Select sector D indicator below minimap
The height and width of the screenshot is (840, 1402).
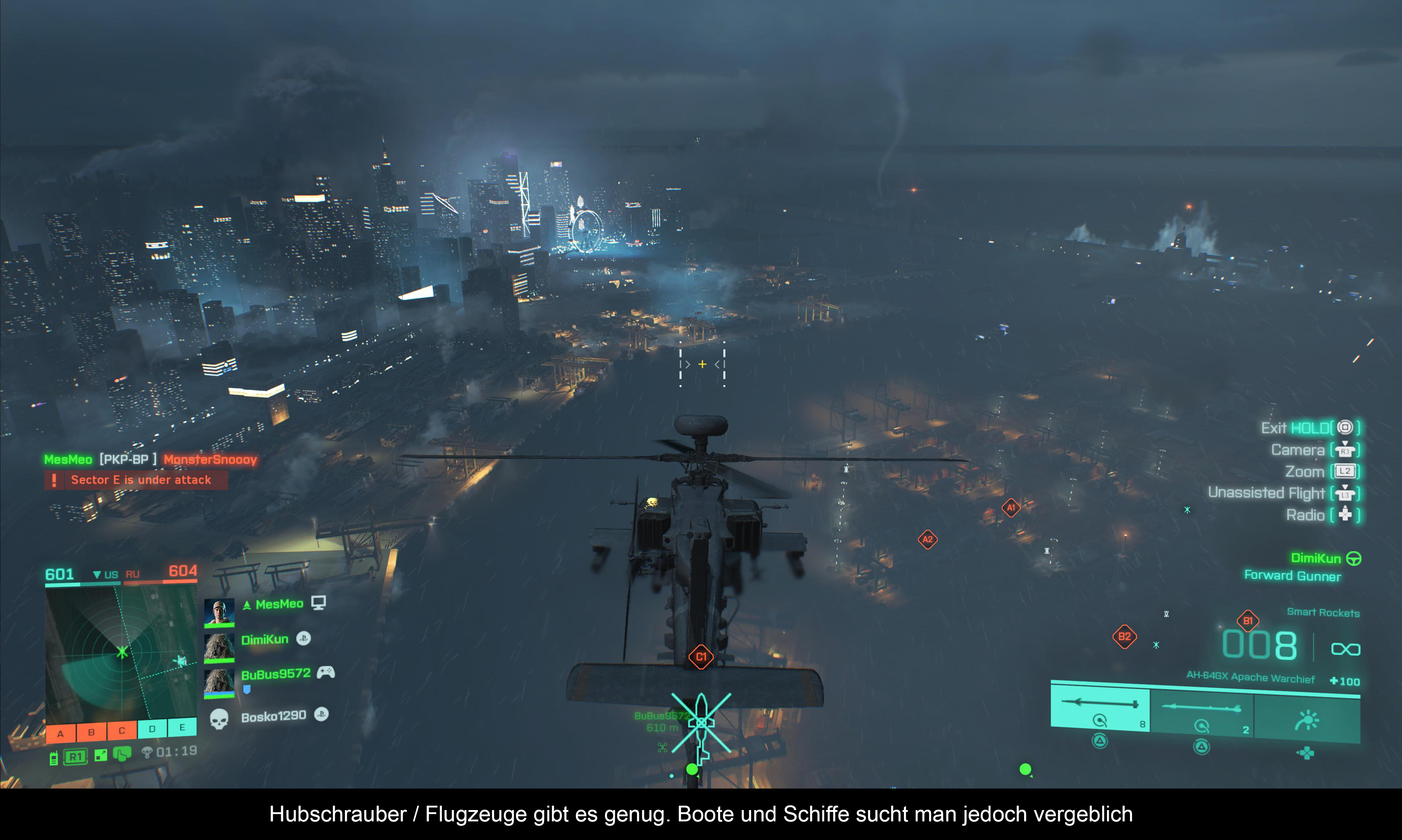pyautogui.click(x=152, y=729)
